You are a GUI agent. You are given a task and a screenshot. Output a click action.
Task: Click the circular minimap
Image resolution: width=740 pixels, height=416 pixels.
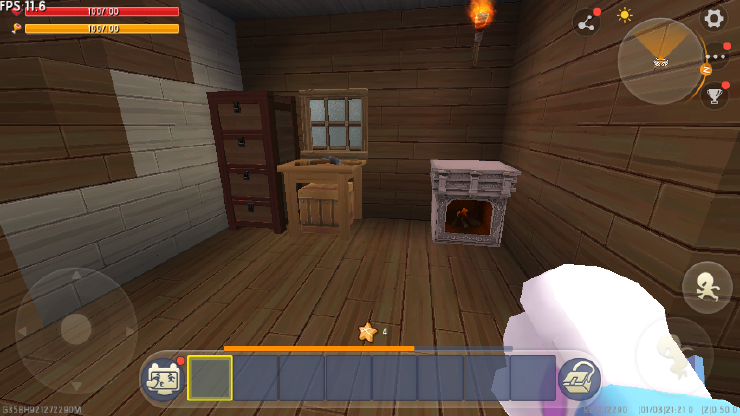click(660, 61)
